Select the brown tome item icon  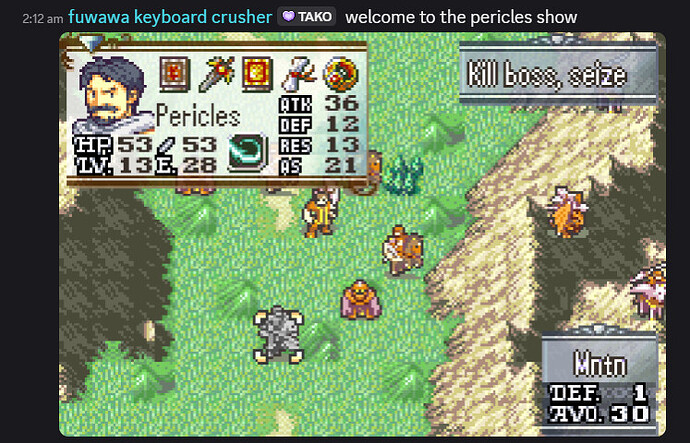[x=176, y=72]
